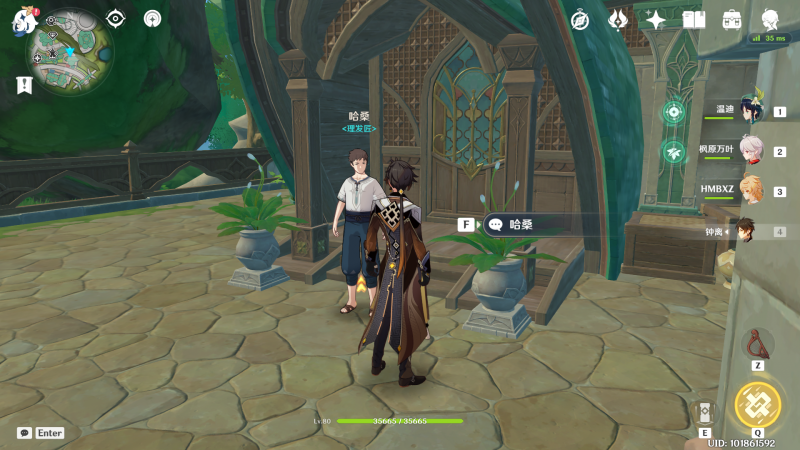
Task: Open the Adventurer Handbook book icon
Action: coord(694,19)
